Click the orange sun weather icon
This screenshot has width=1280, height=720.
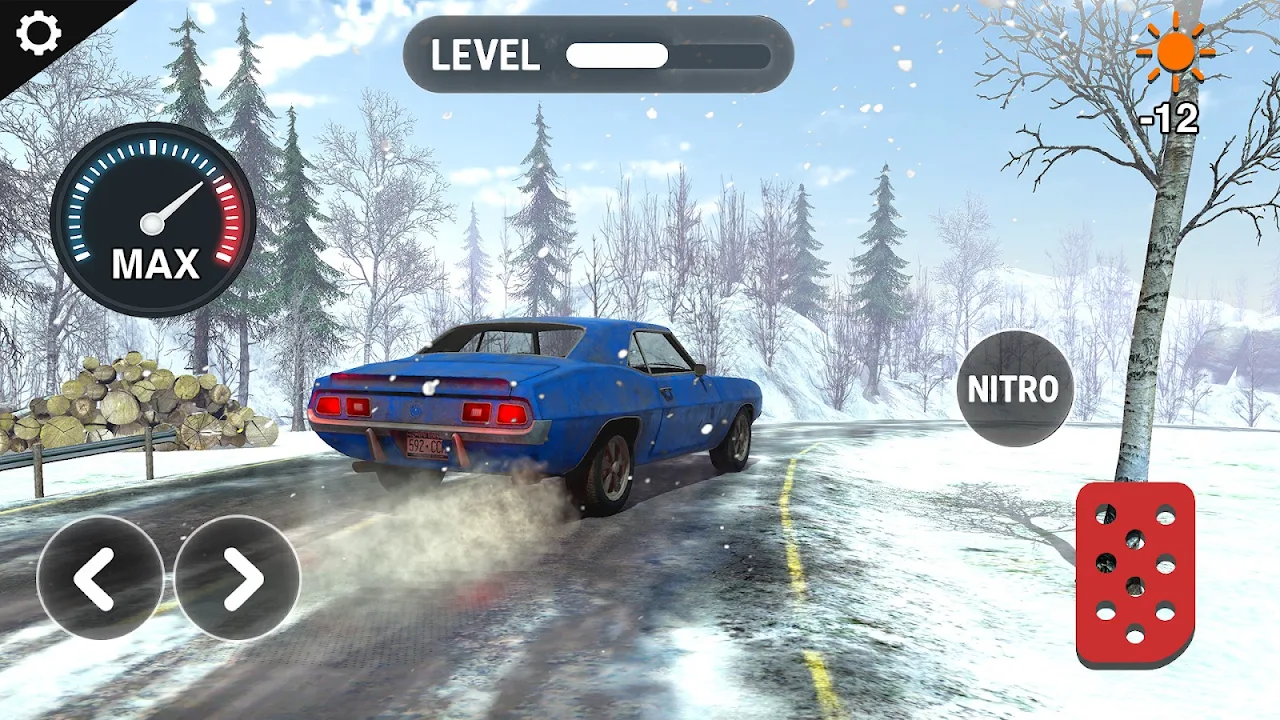1175,52
